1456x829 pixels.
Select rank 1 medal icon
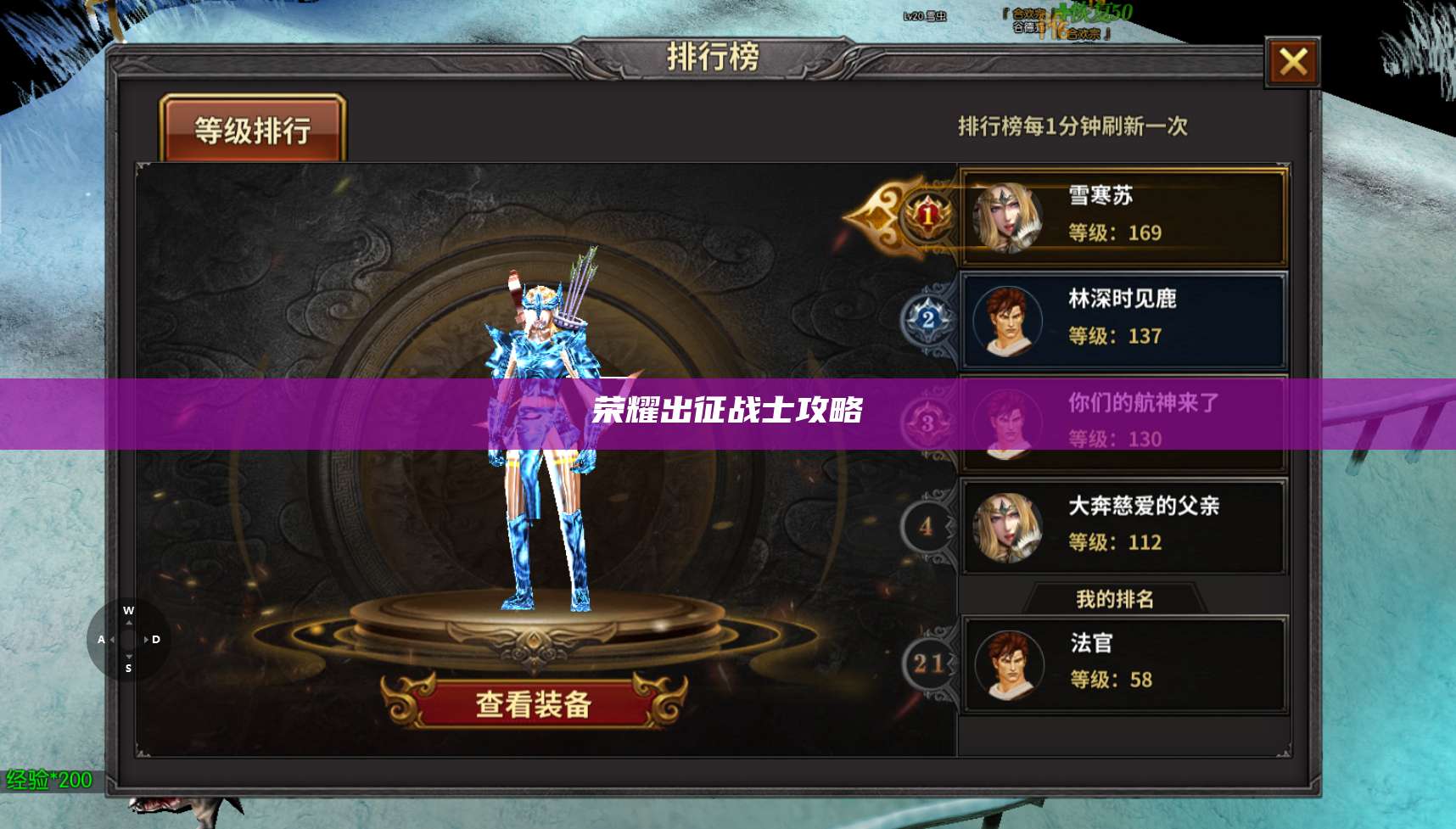pos(927,216)
